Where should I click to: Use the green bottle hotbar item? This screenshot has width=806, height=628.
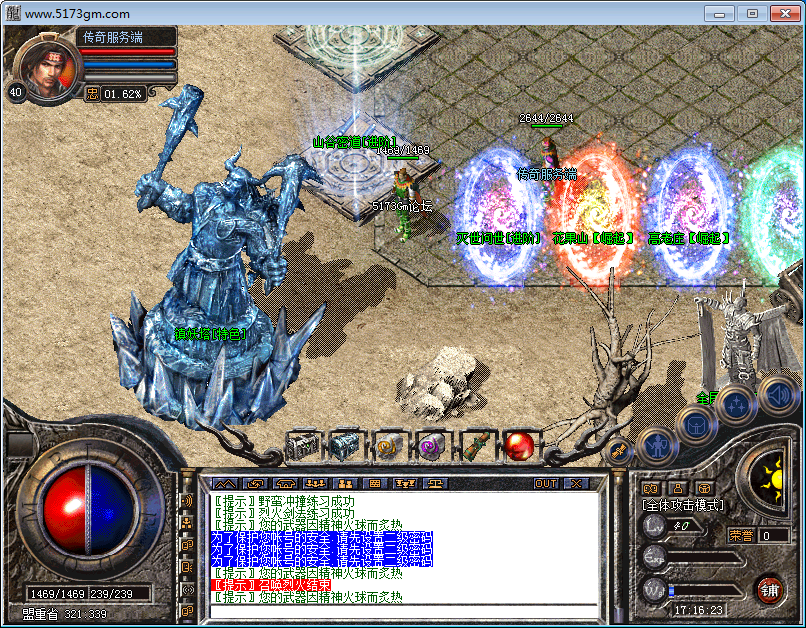point(475,445)
